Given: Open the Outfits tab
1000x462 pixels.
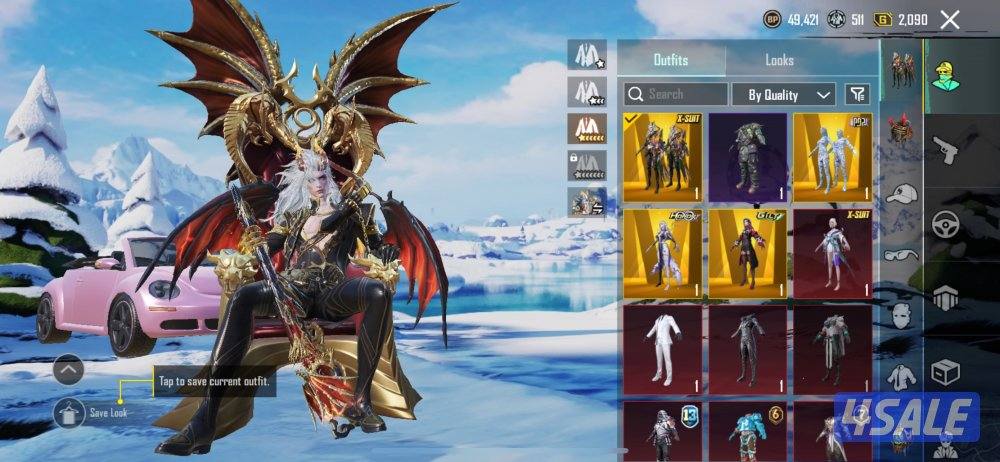Looking at the screenshot, I should tap(670, 60).
